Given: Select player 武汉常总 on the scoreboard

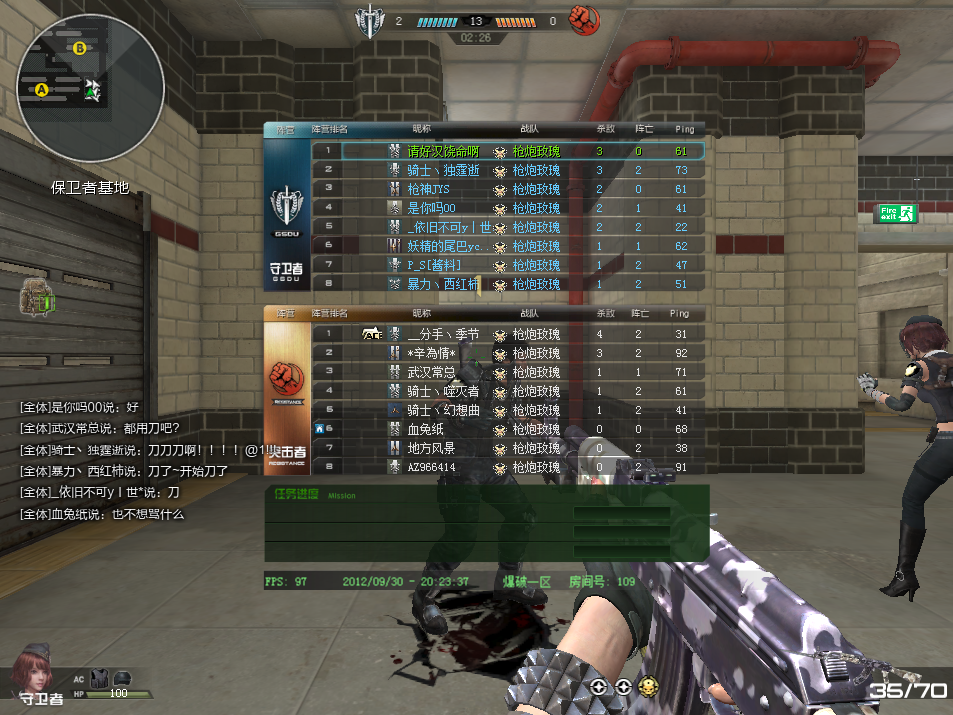Looking at the screenshot, I should tap(432, 372).
